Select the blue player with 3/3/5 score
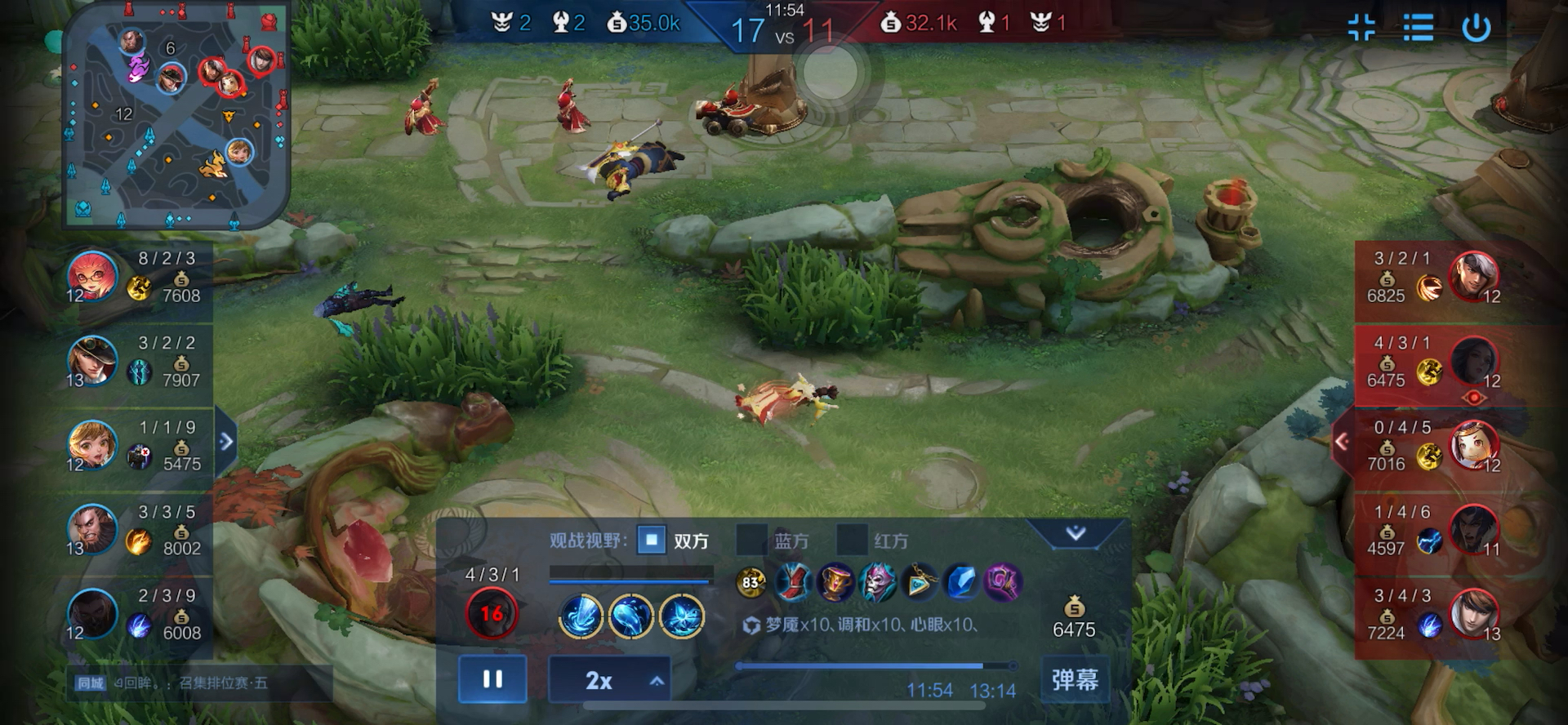1568x725 pixels. point(92,531)
